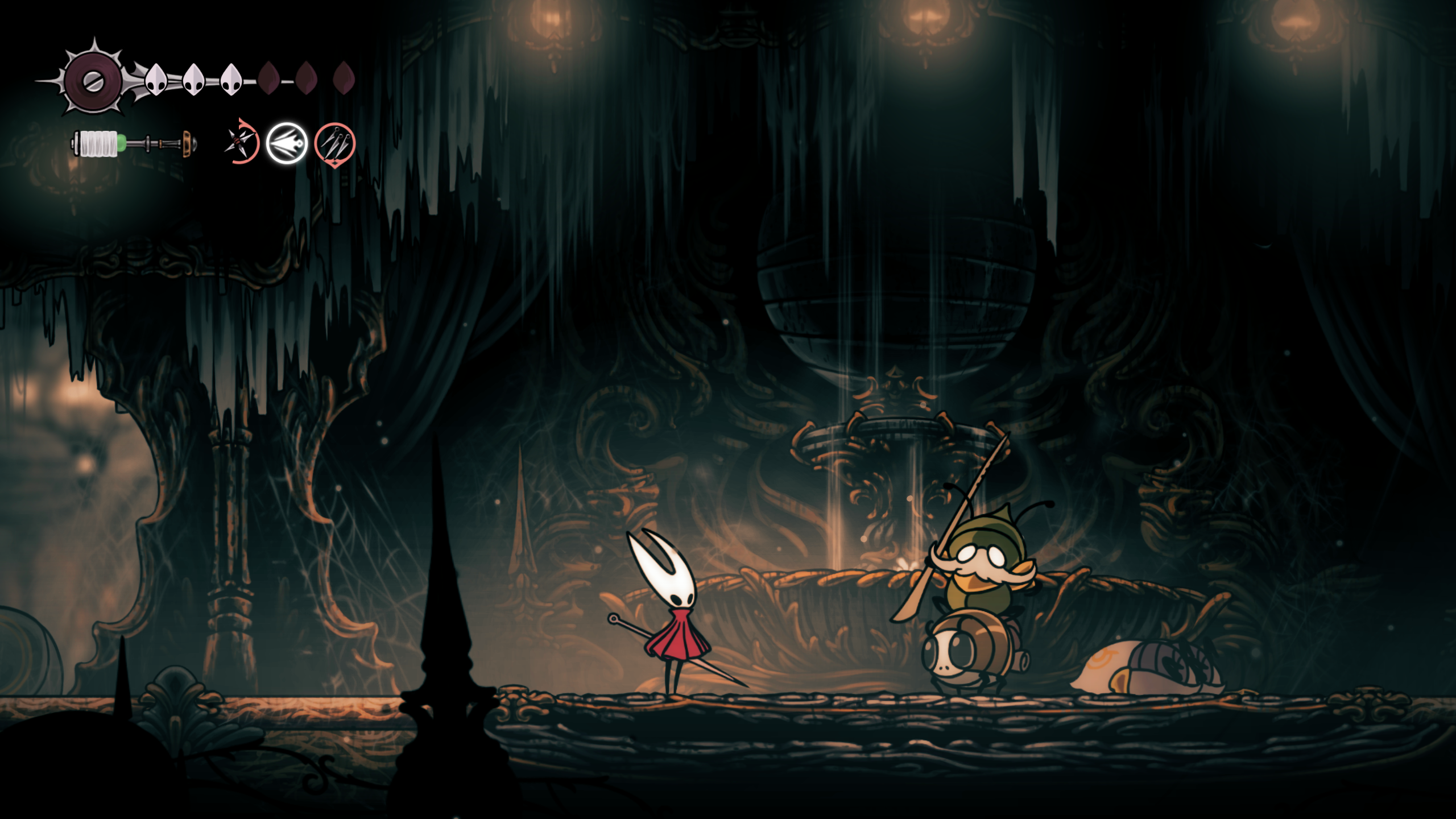Click the spiked crest emblem
The height and width of the screenshot is (819, 1456).
93,80
